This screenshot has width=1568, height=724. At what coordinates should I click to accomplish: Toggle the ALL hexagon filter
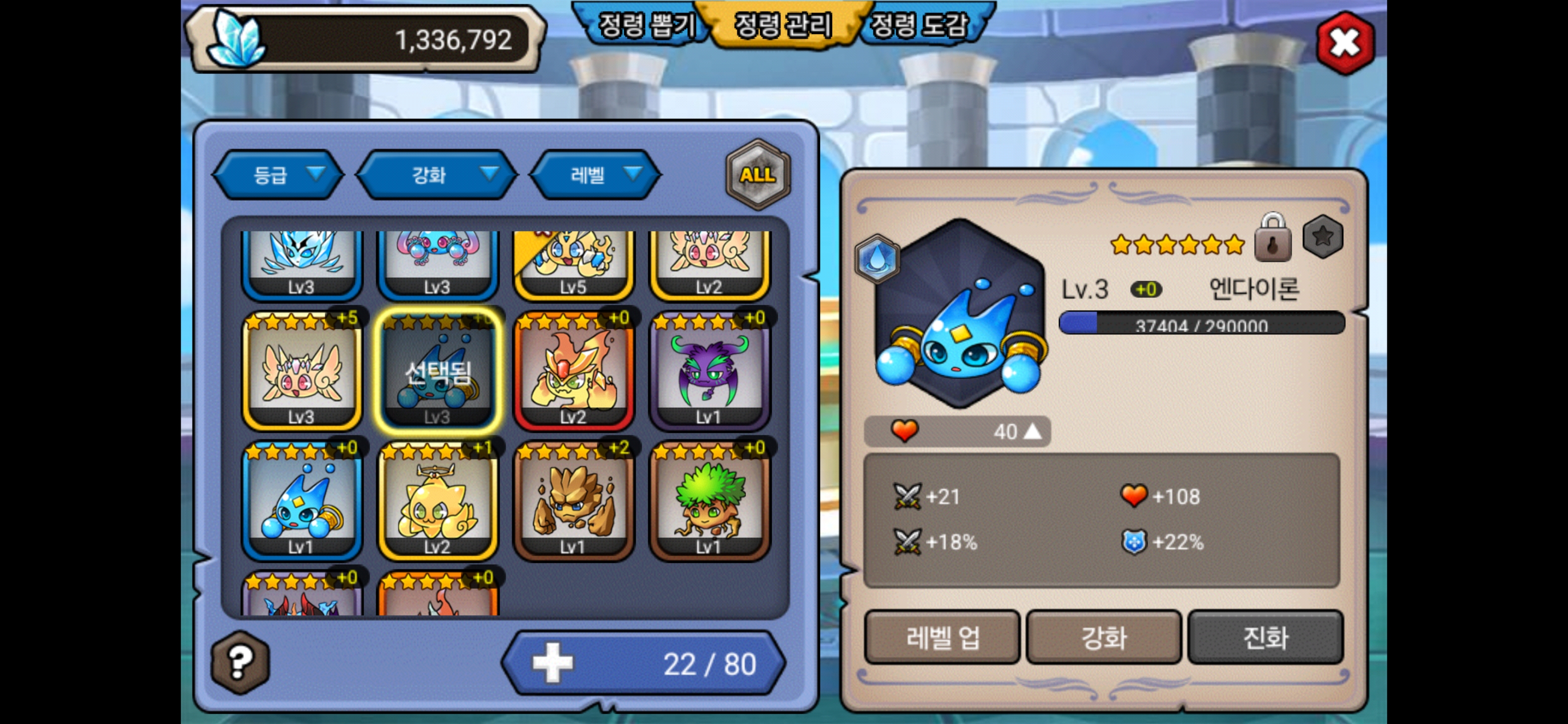click(x=757, y=175)
